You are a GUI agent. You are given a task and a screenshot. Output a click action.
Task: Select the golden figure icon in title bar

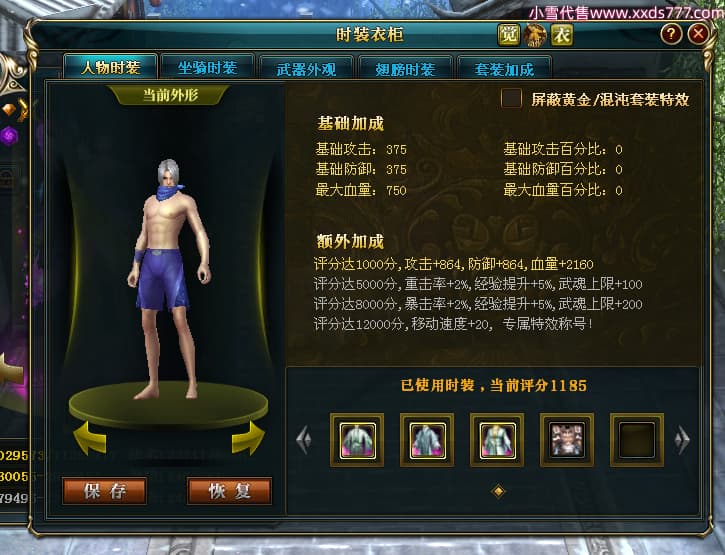(x=536, y=35)
